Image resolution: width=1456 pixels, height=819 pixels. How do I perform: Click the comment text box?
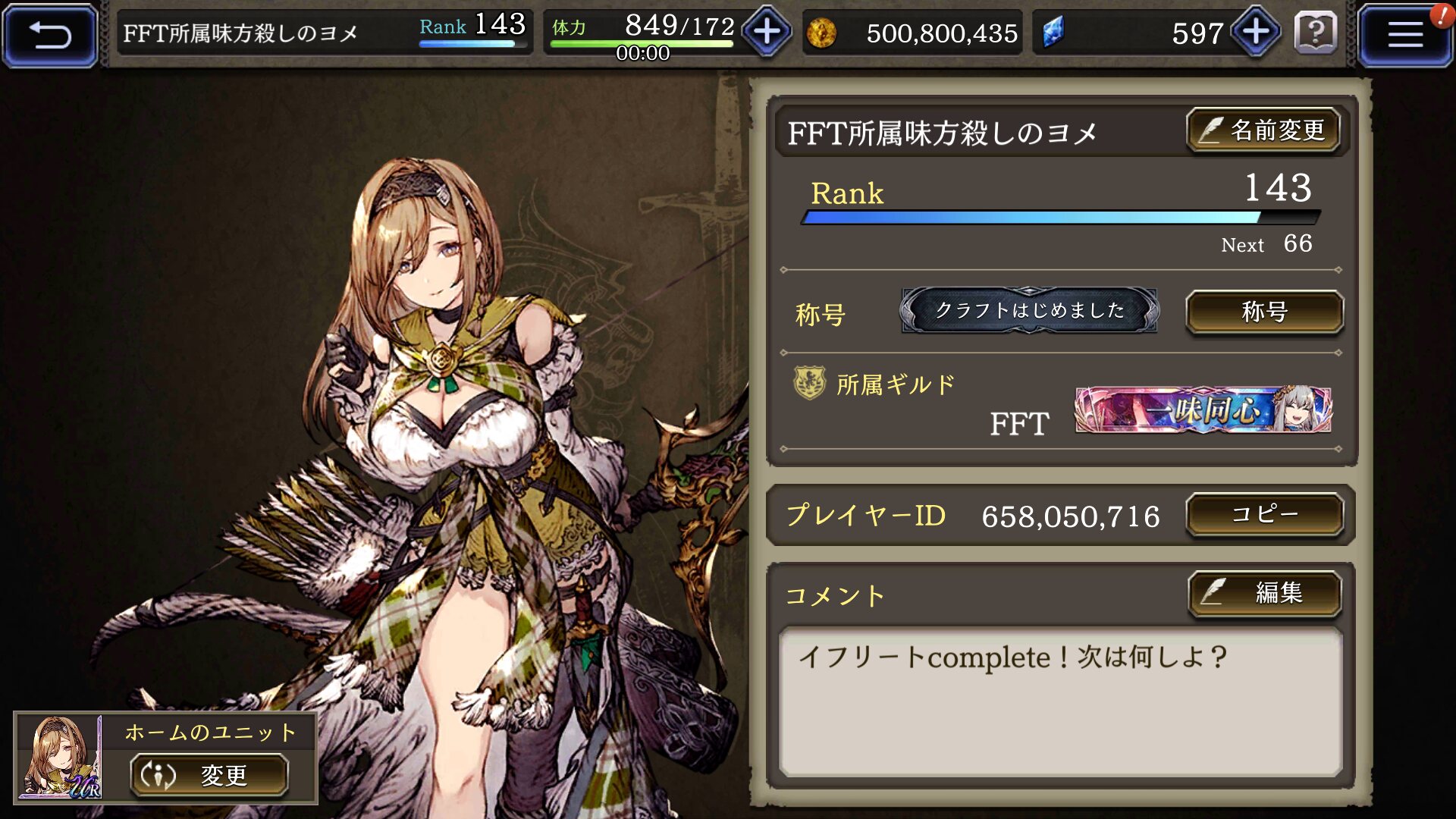[1060, 701]
